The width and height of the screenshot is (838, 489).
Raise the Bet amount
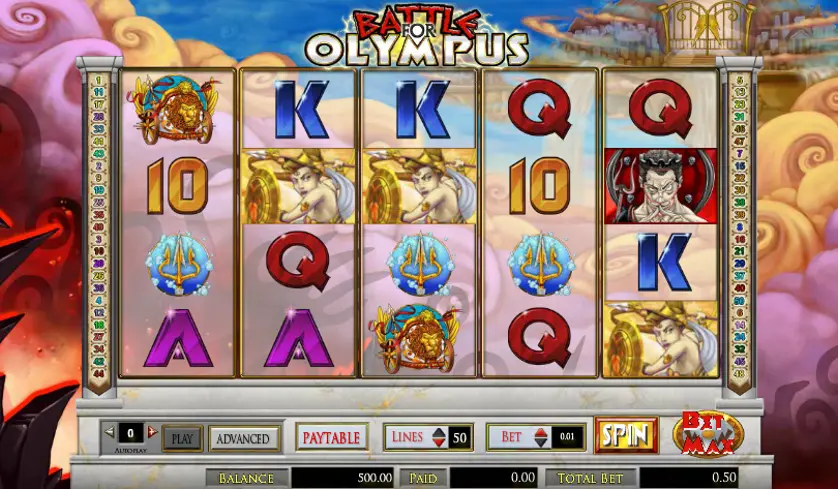click(541, 432)
